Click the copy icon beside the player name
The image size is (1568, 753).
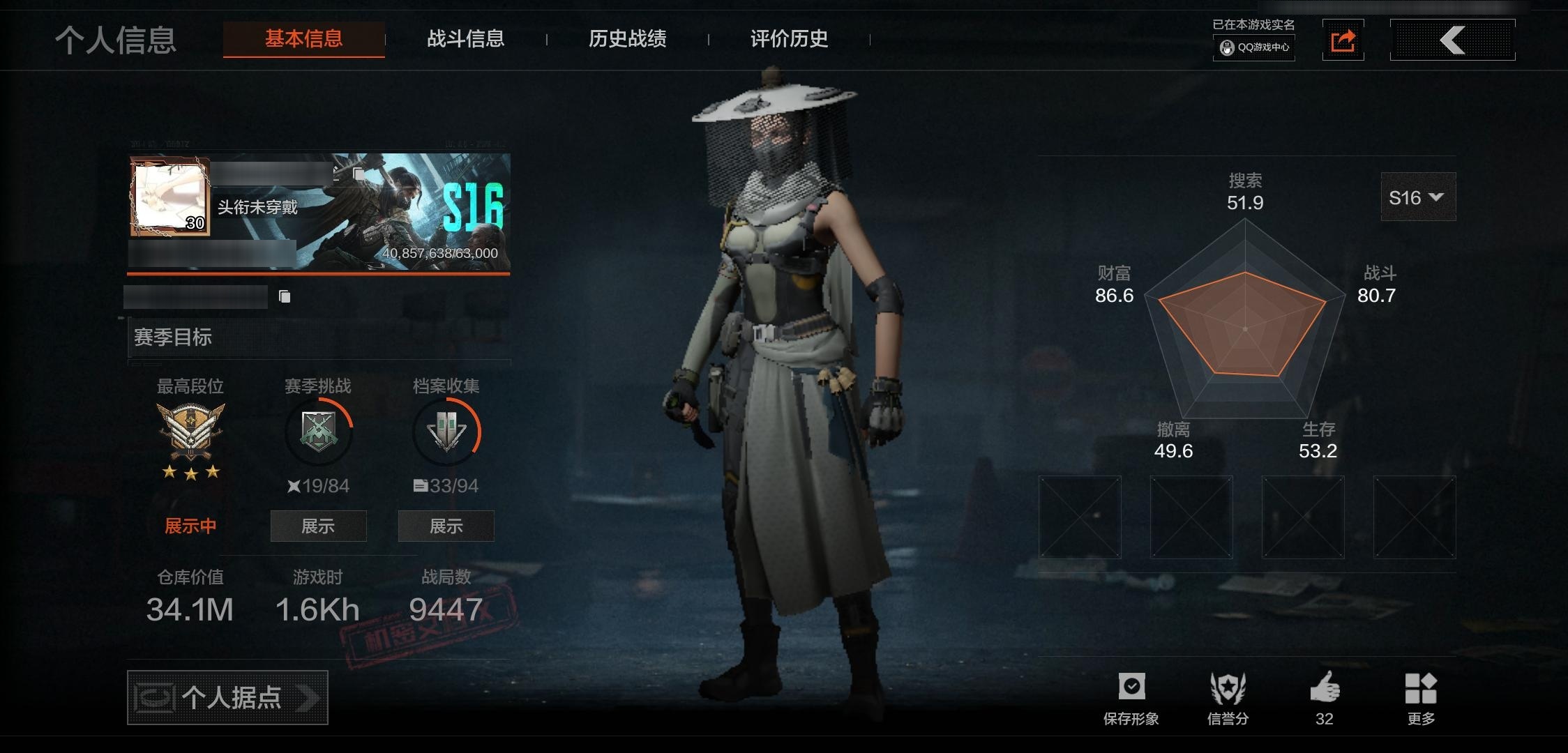click(x=283, y=296)
